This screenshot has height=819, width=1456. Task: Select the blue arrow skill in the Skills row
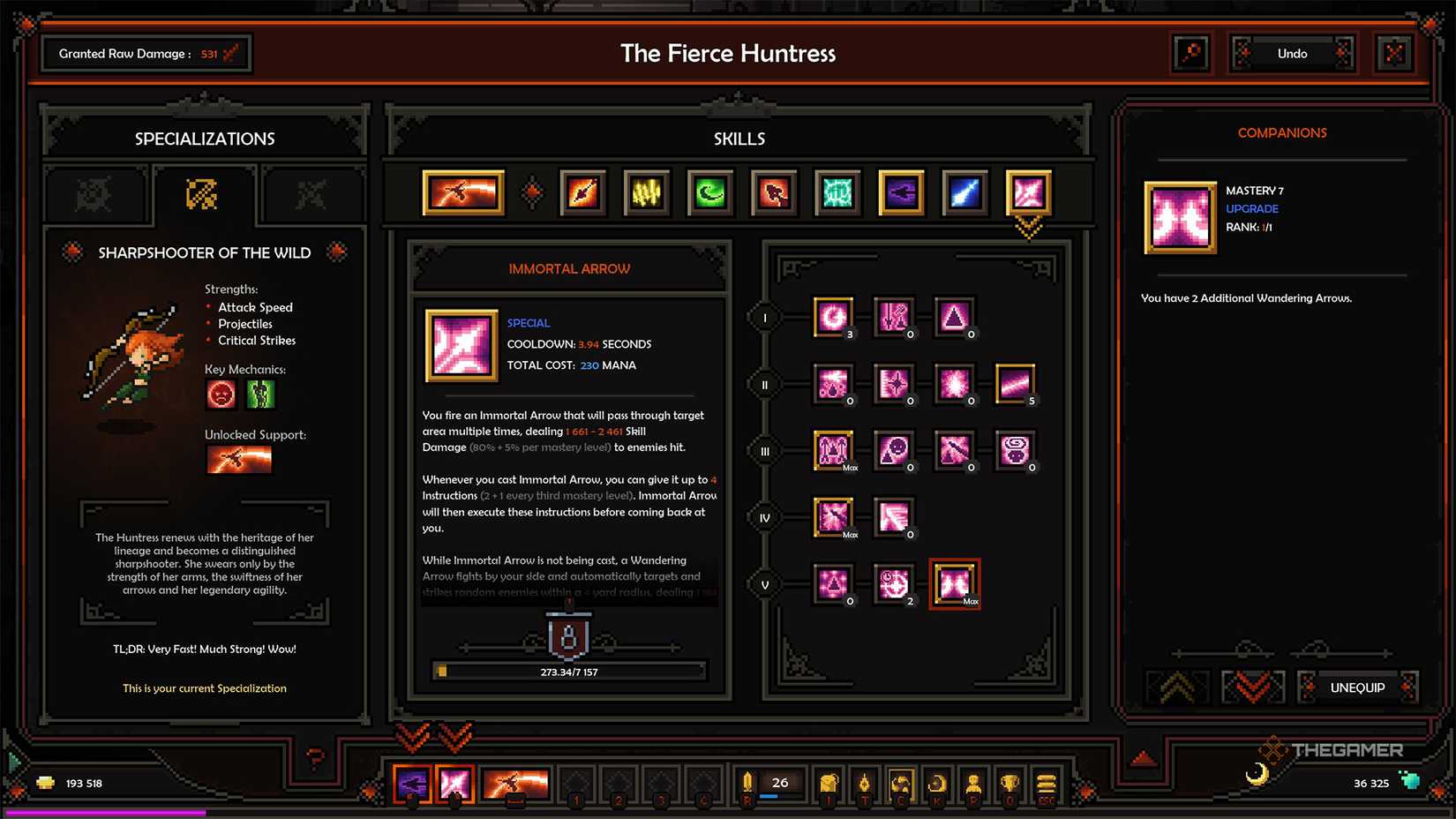click(x=964, y=193)
